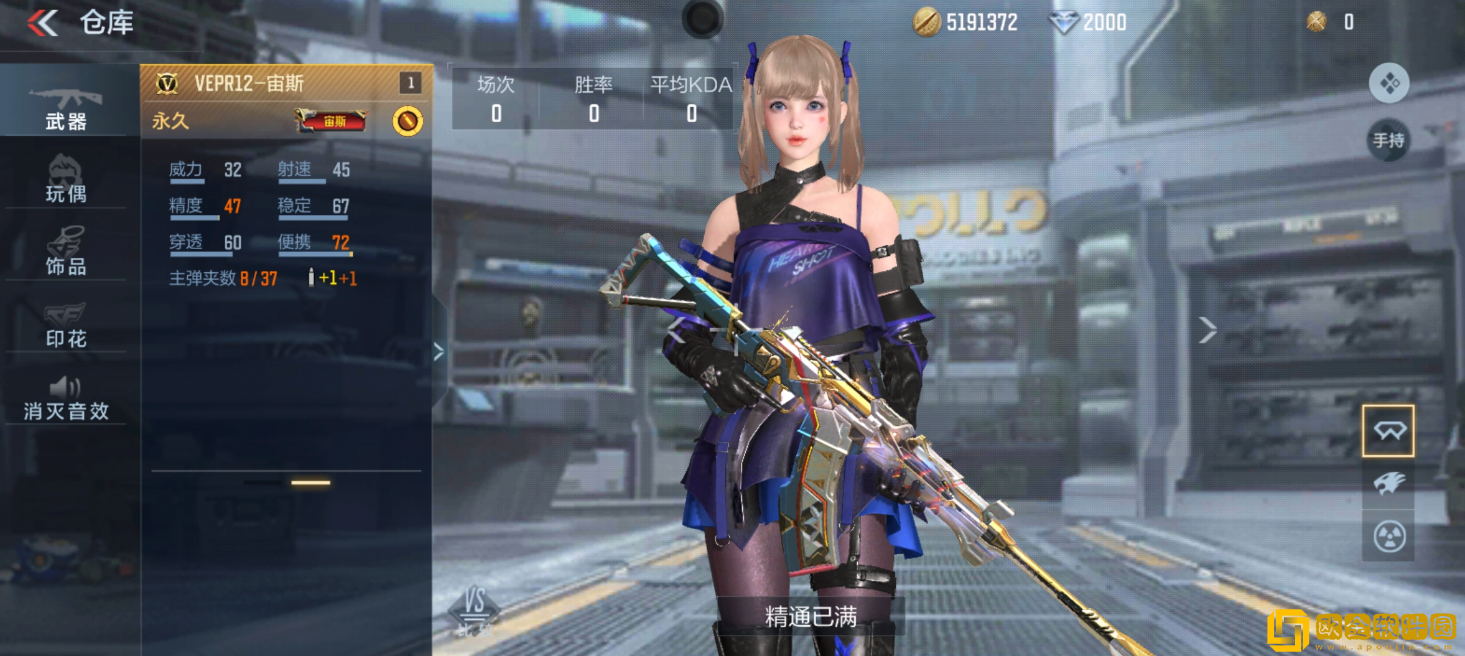Collapse the weapon stats panel arrow
Screen dimensions: 1465x656
coord(438,351)
